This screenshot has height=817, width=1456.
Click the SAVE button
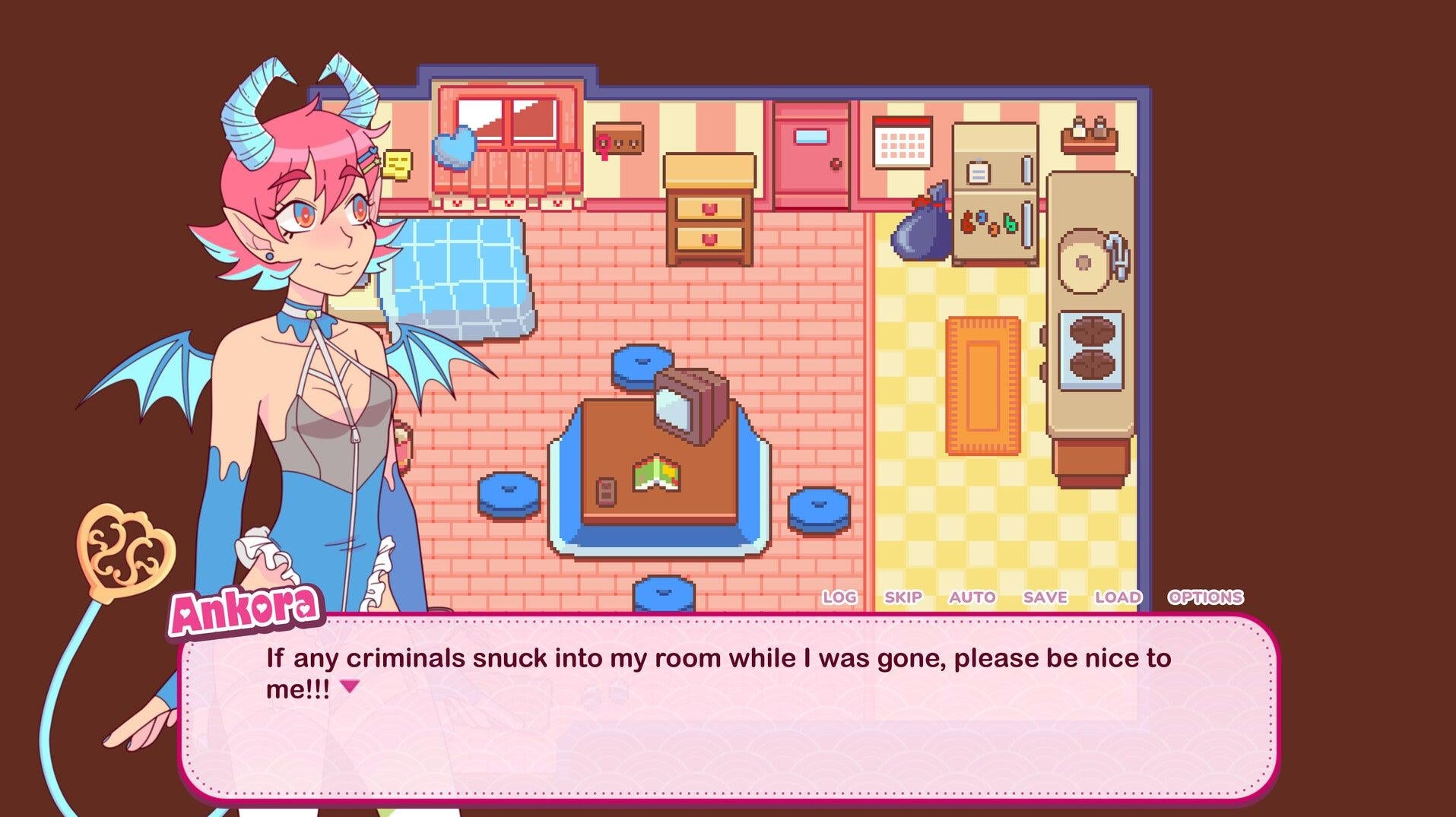(x=1045, y=597)
